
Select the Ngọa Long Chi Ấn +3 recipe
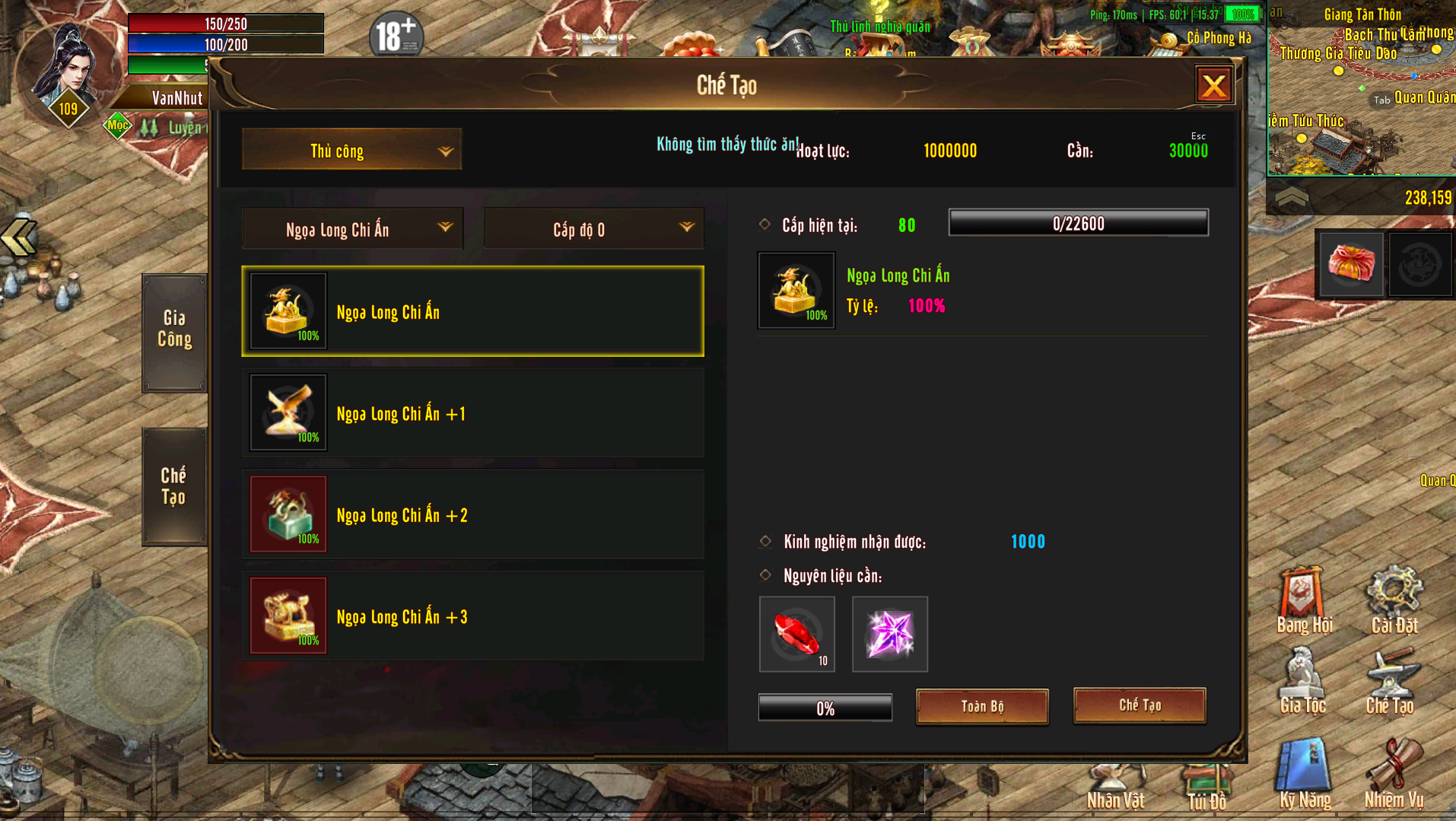click(472, 616)
